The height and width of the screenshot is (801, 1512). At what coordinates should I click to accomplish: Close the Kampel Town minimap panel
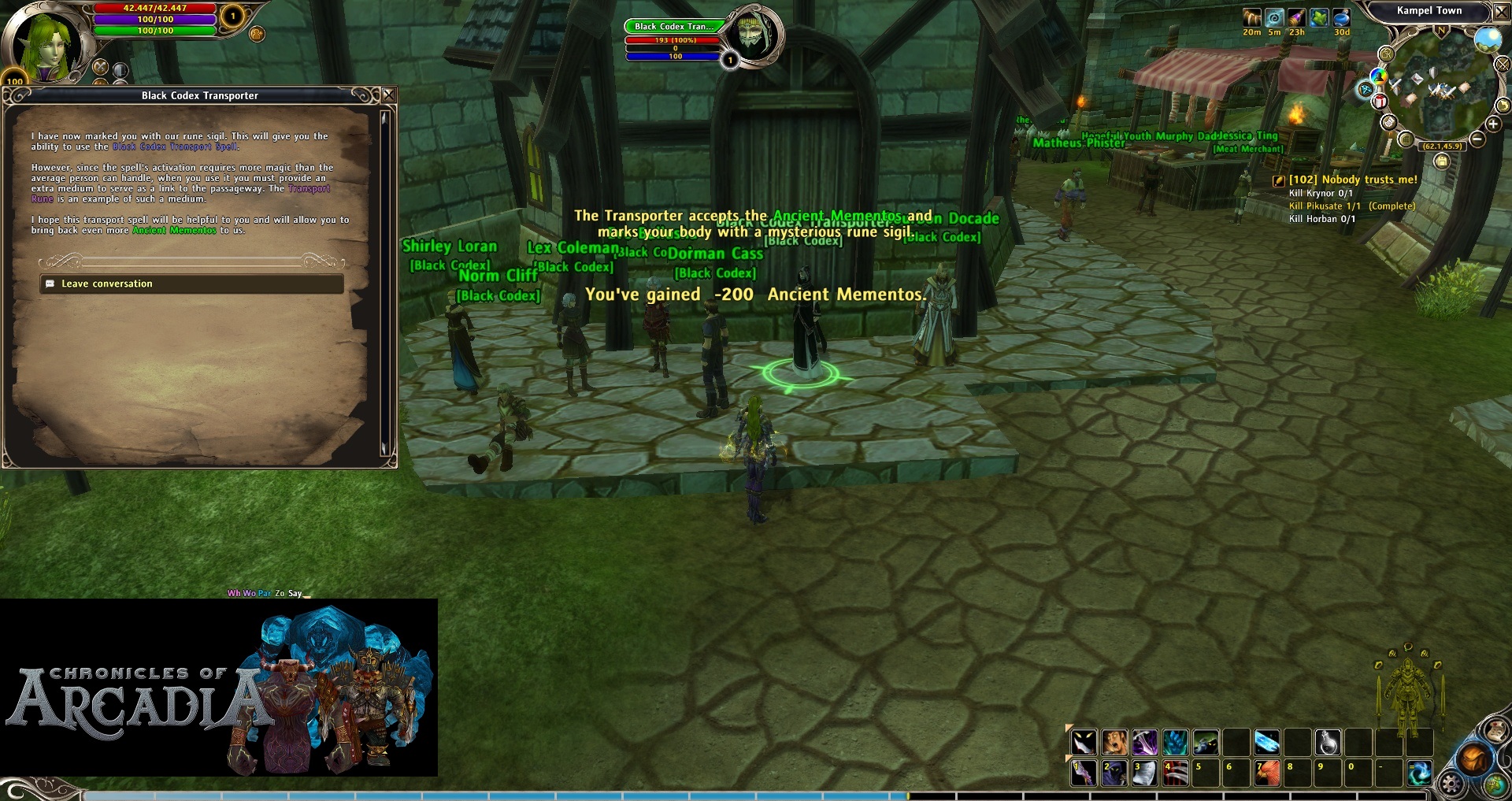[x=1501, y=11]
